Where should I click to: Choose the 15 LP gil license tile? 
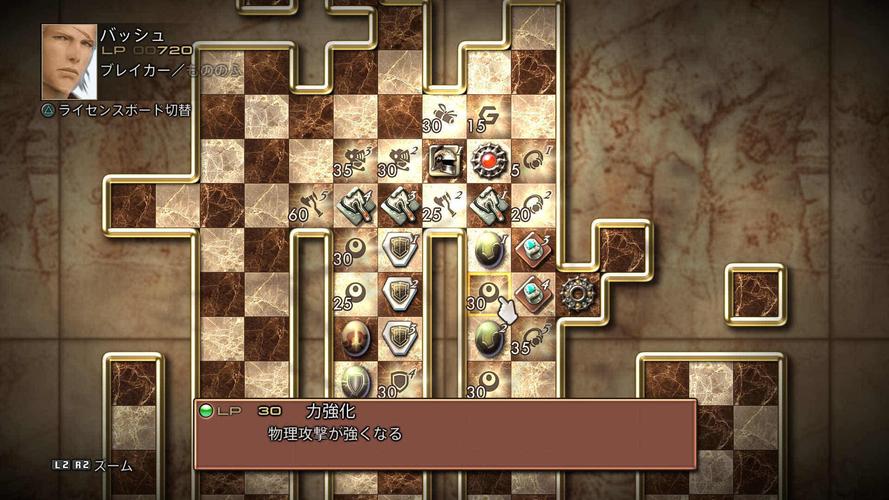489,117
